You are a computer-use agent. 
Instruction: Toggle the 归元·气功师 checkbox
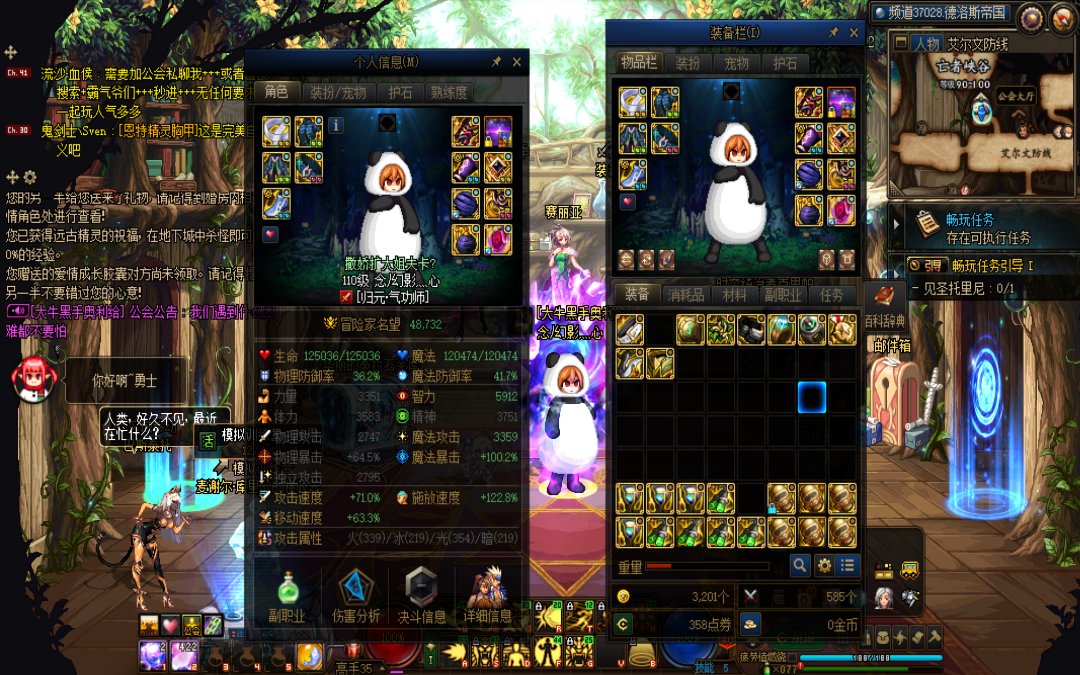point(347,296)
